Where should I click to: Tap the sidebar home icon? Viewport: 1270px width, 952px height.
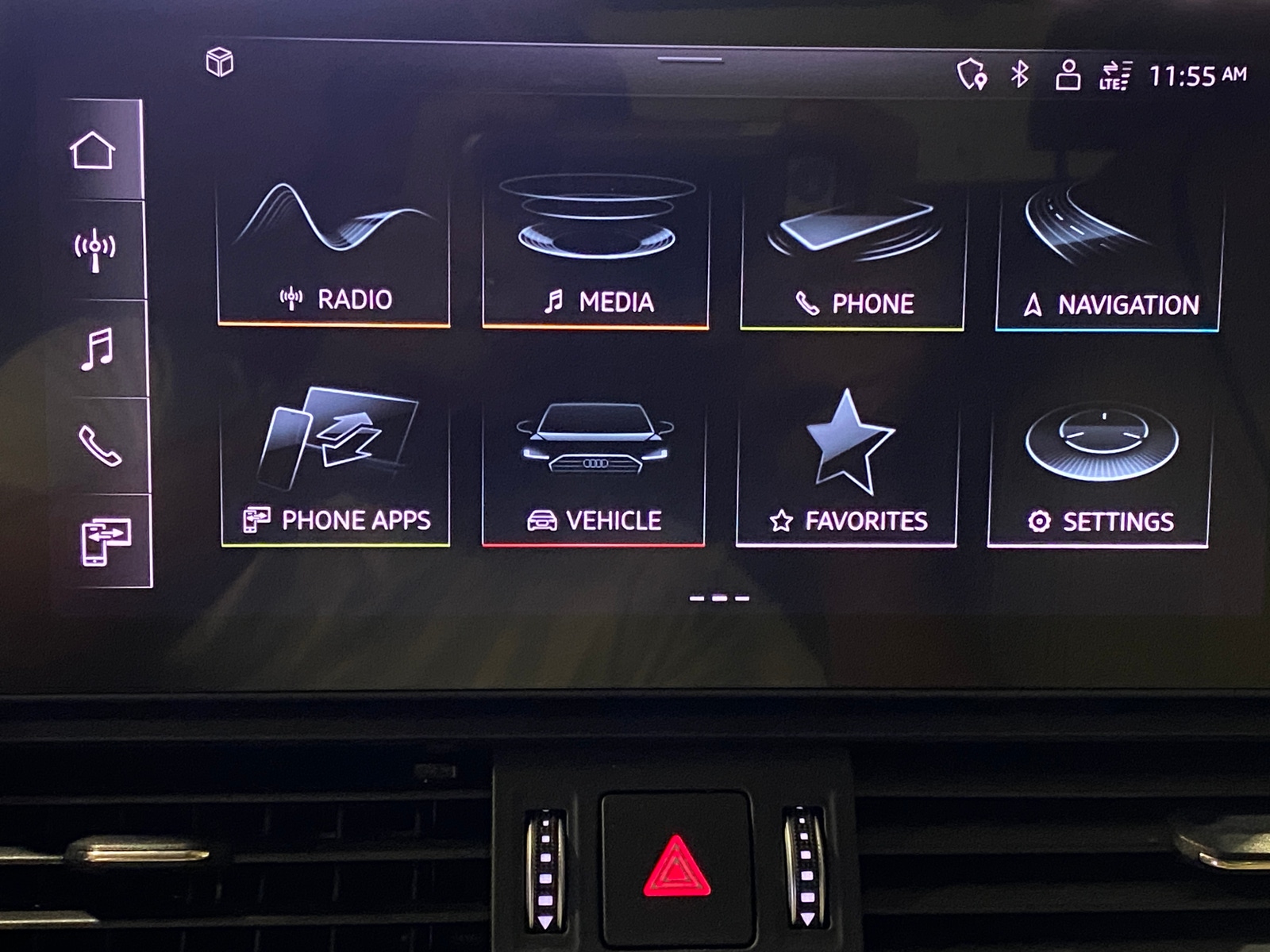(x=93, y=151)
